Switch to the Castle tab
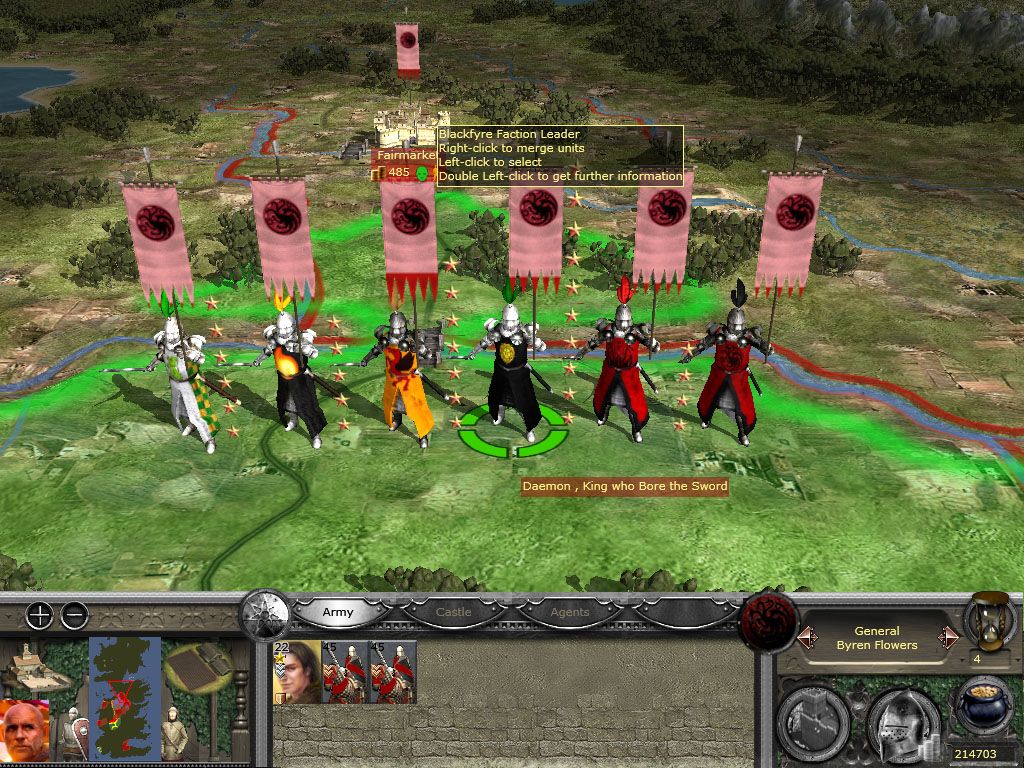Viewport: 1024px width, 768px height. [453, 612]
